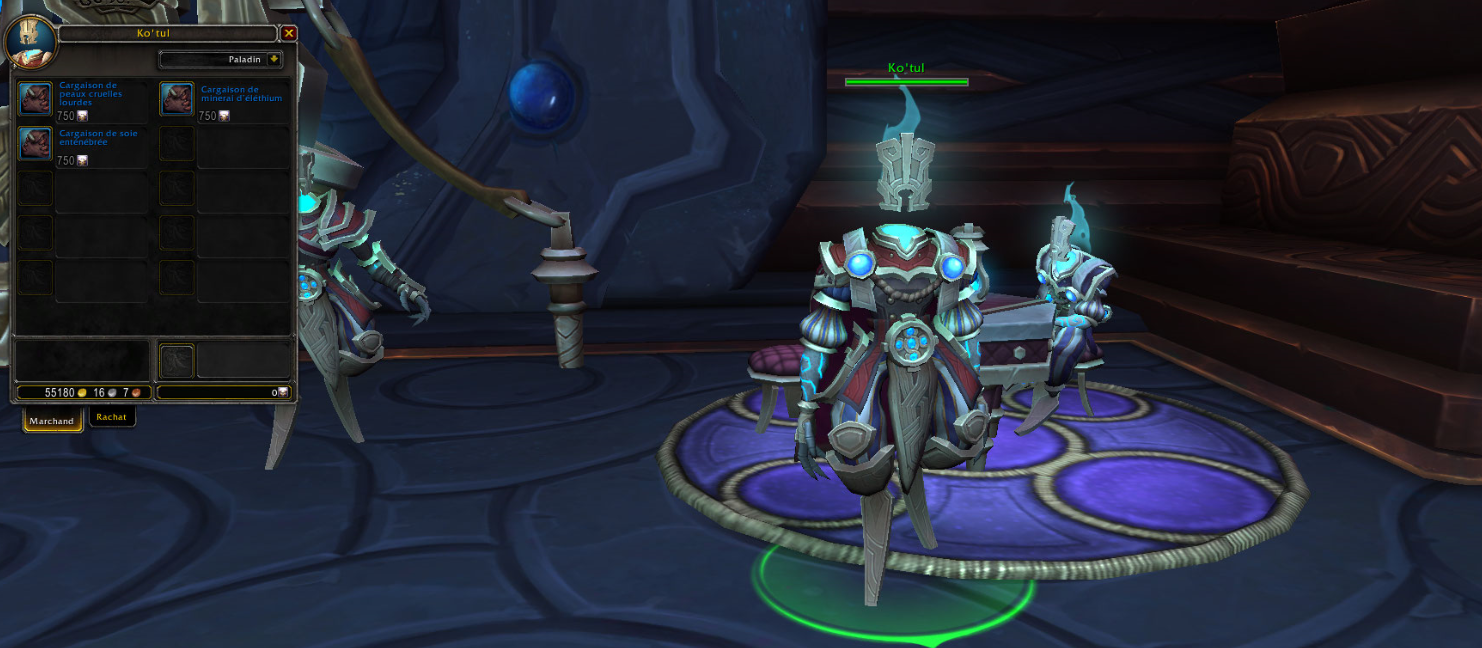Close the Ko'tul merchant window
This screenshot has width=1482, height=648.
(x=289, y=33)
